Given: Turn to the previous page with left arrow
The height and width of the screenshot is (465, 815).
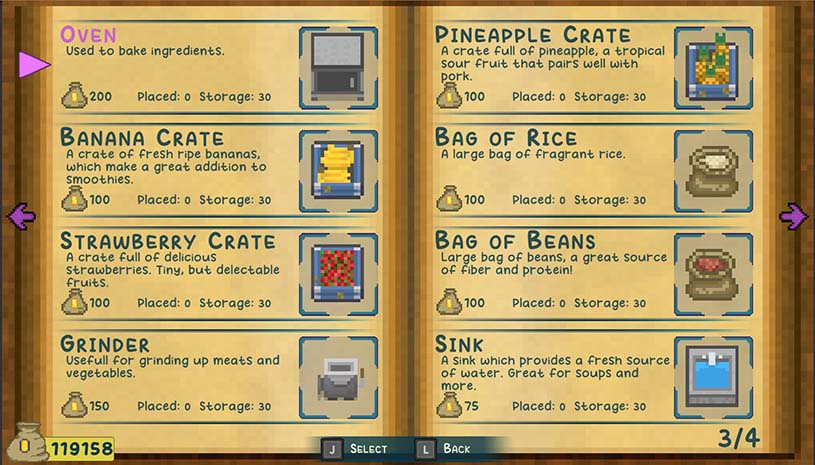Looking at the screenshot, I should (21, 215).
